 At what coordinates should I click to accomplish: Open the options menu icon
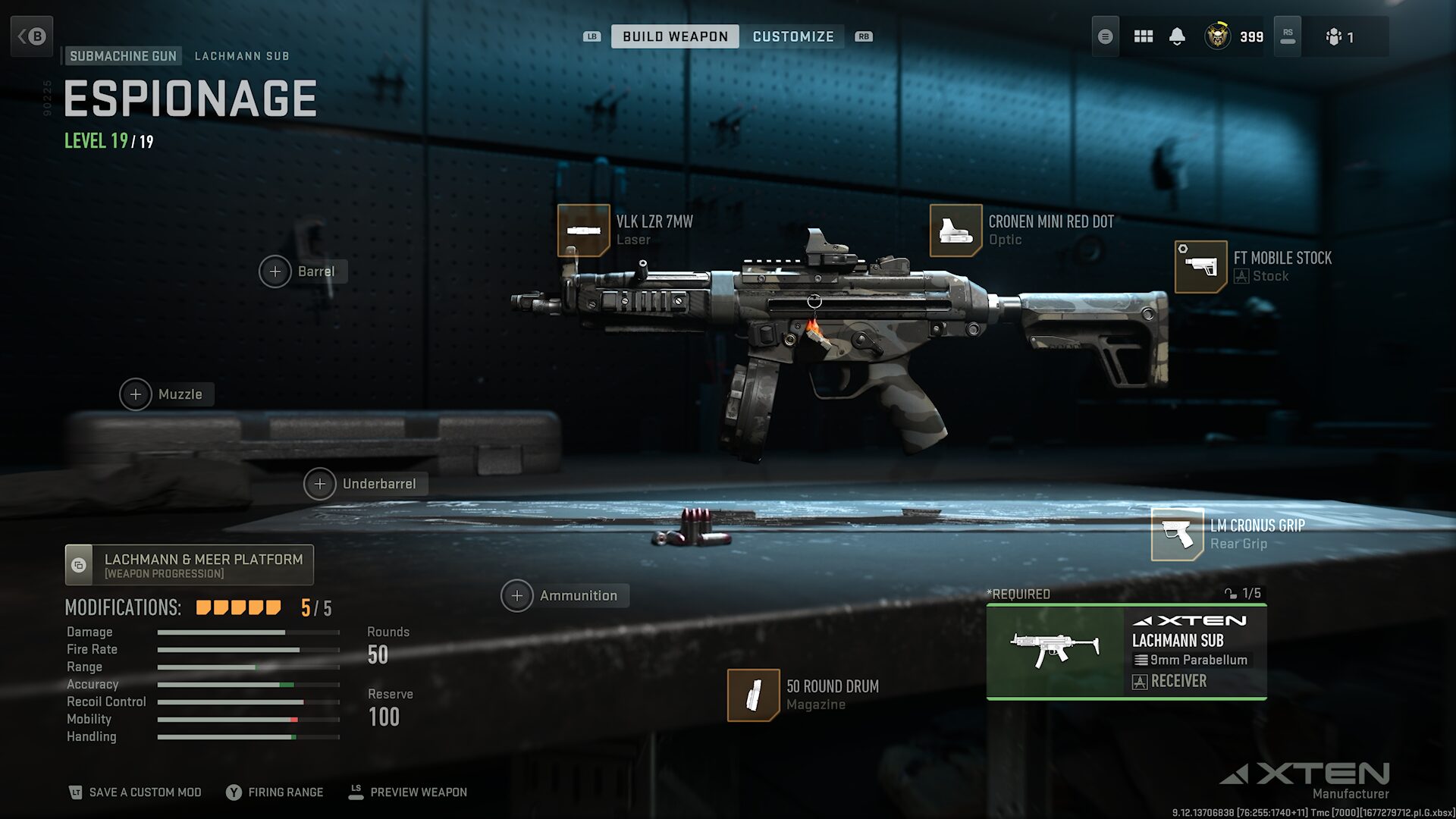tap(1105, 36)
